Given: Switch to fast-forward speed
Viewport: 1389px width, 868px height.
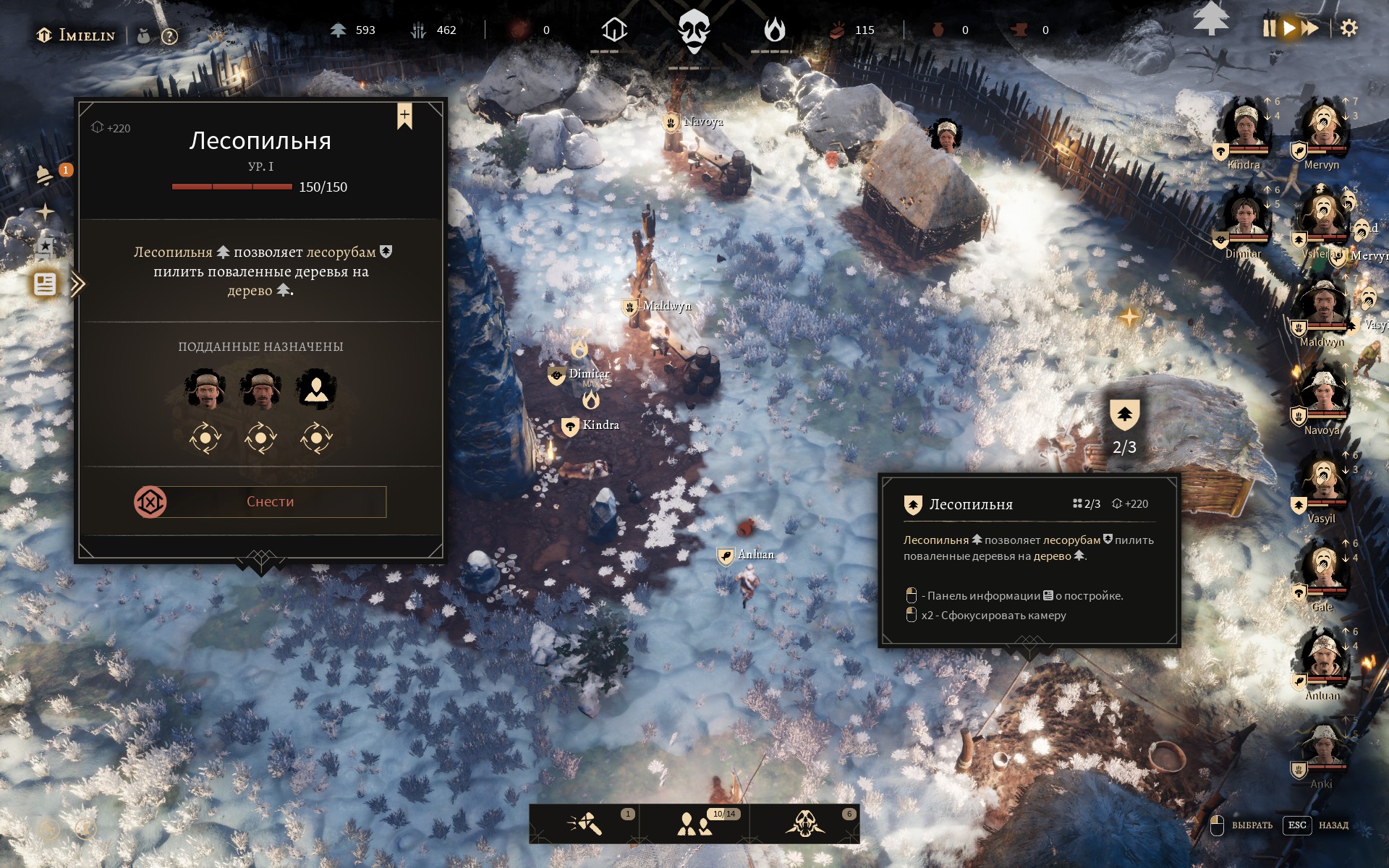Looking at the screenshot, I should pos(1310,29).
